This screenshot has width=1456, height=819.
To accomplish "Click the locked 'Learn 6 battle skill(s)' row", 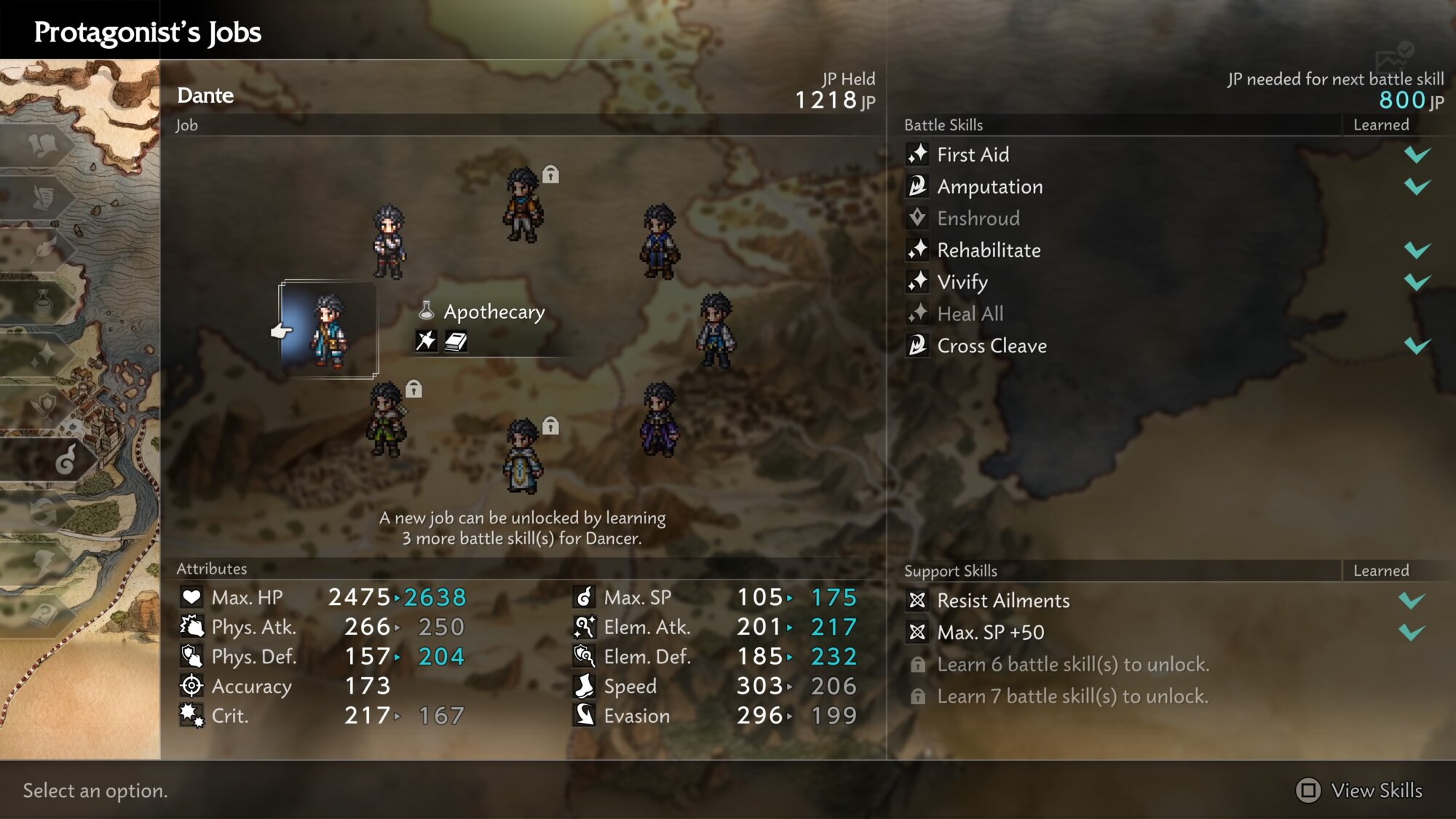I will pos(1072,665).
